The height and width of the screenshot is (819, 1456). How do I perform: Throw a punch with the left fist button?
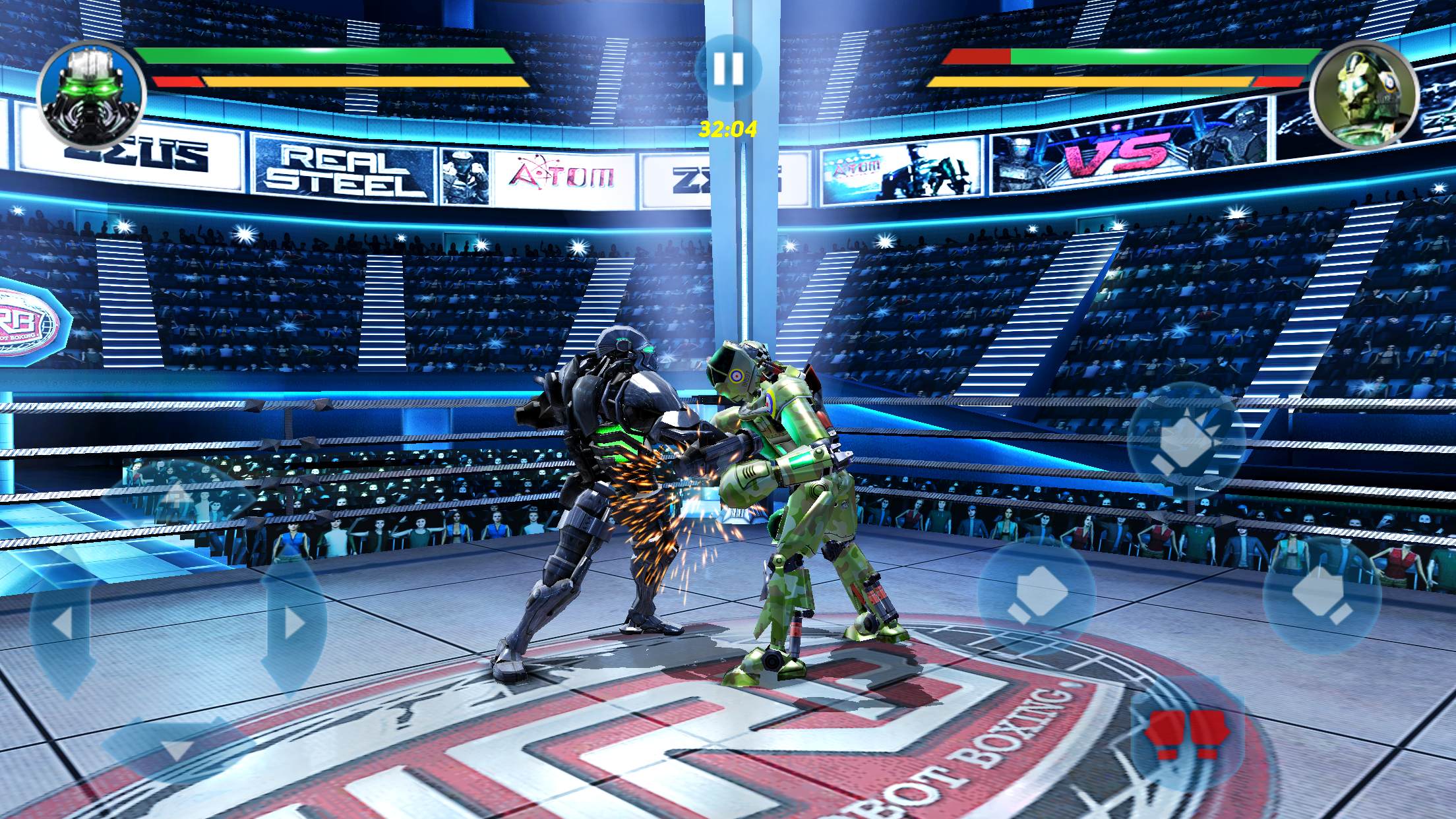[1037, 595]
